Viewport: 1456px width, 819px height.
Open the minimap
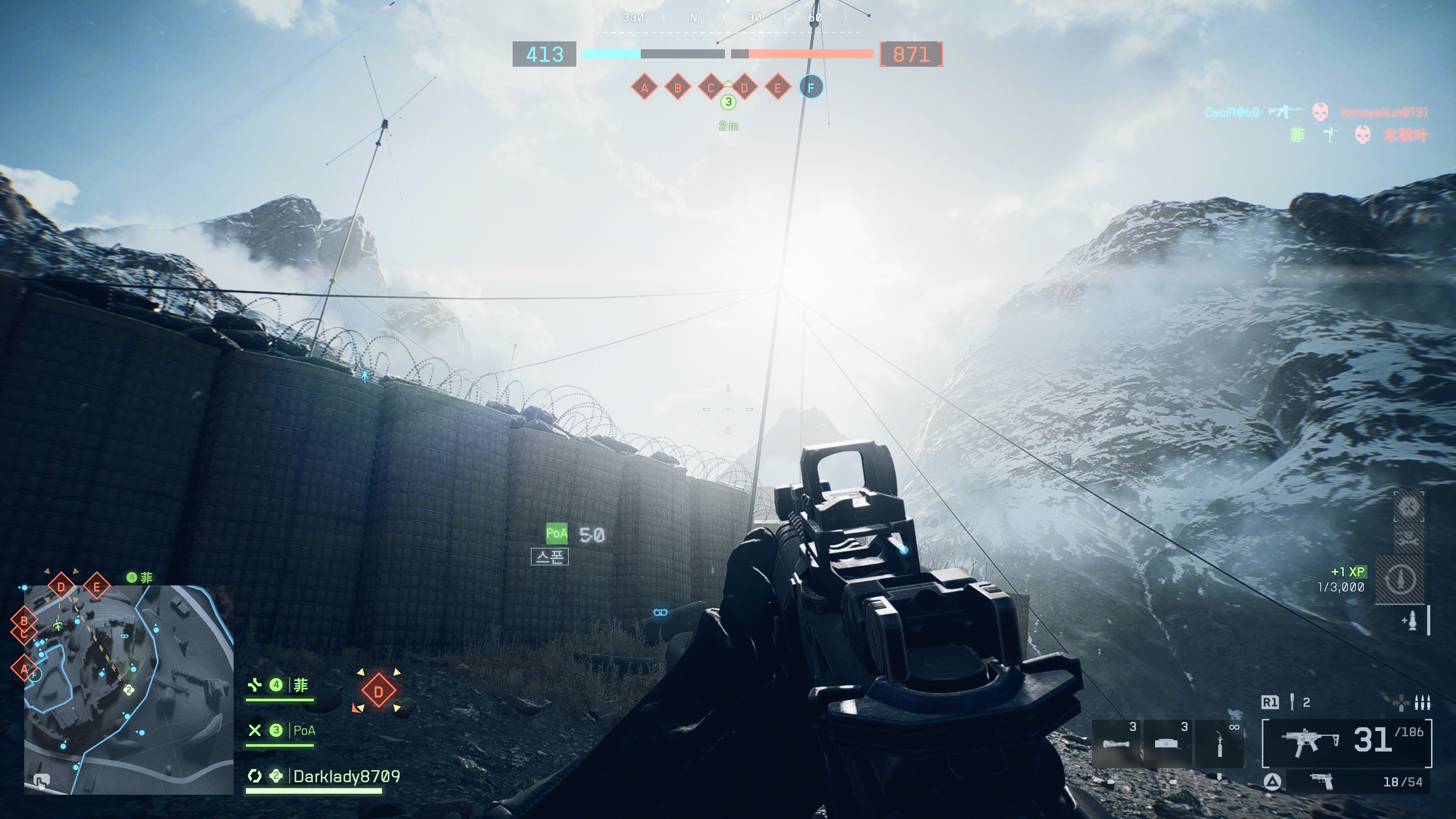[129, 690]
